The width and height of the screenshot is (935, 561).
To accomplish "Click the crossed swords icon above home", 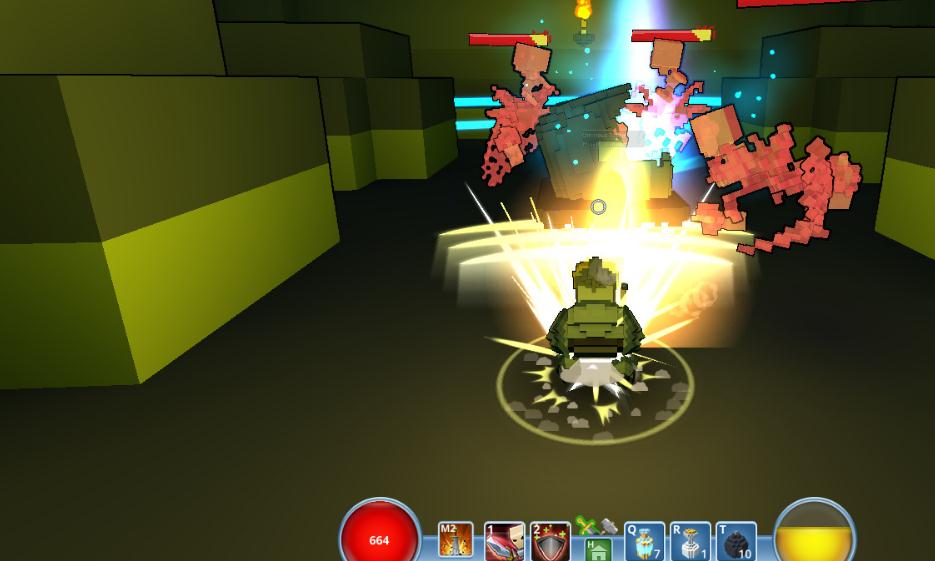I will [x=586, y=526].
